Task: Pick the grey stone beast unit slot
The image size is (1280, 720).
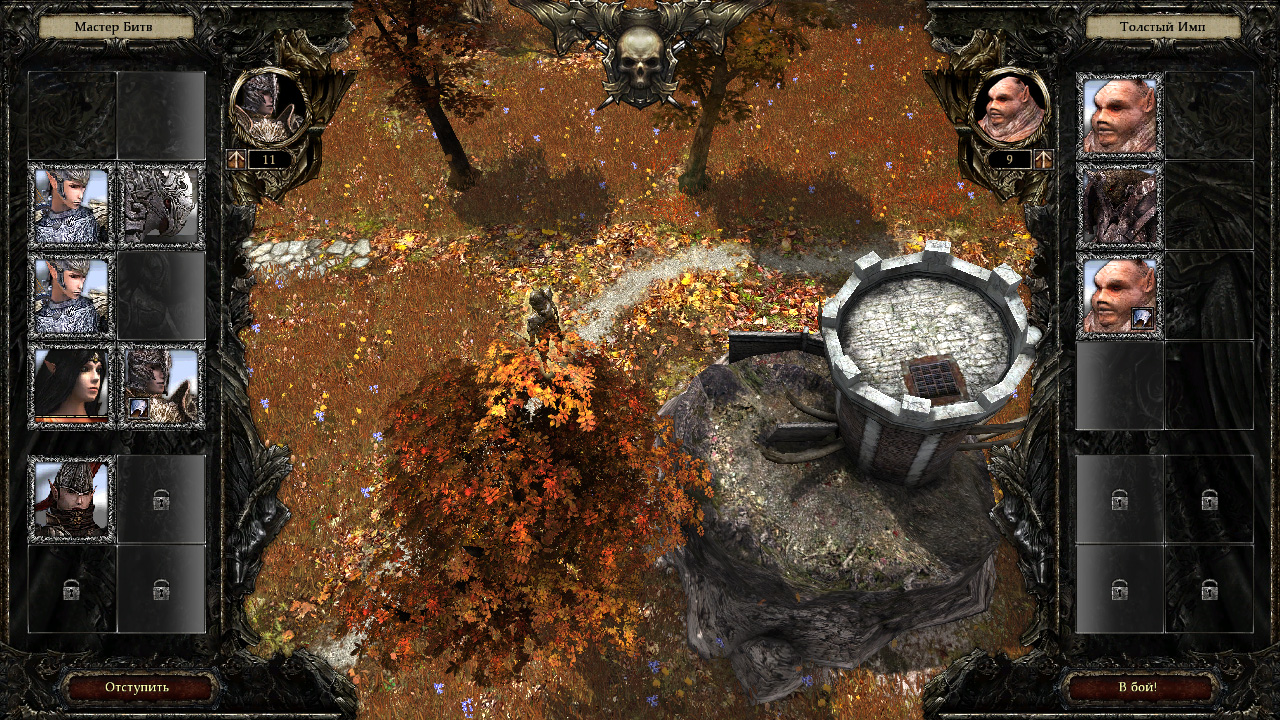Action: pos(161,206)
